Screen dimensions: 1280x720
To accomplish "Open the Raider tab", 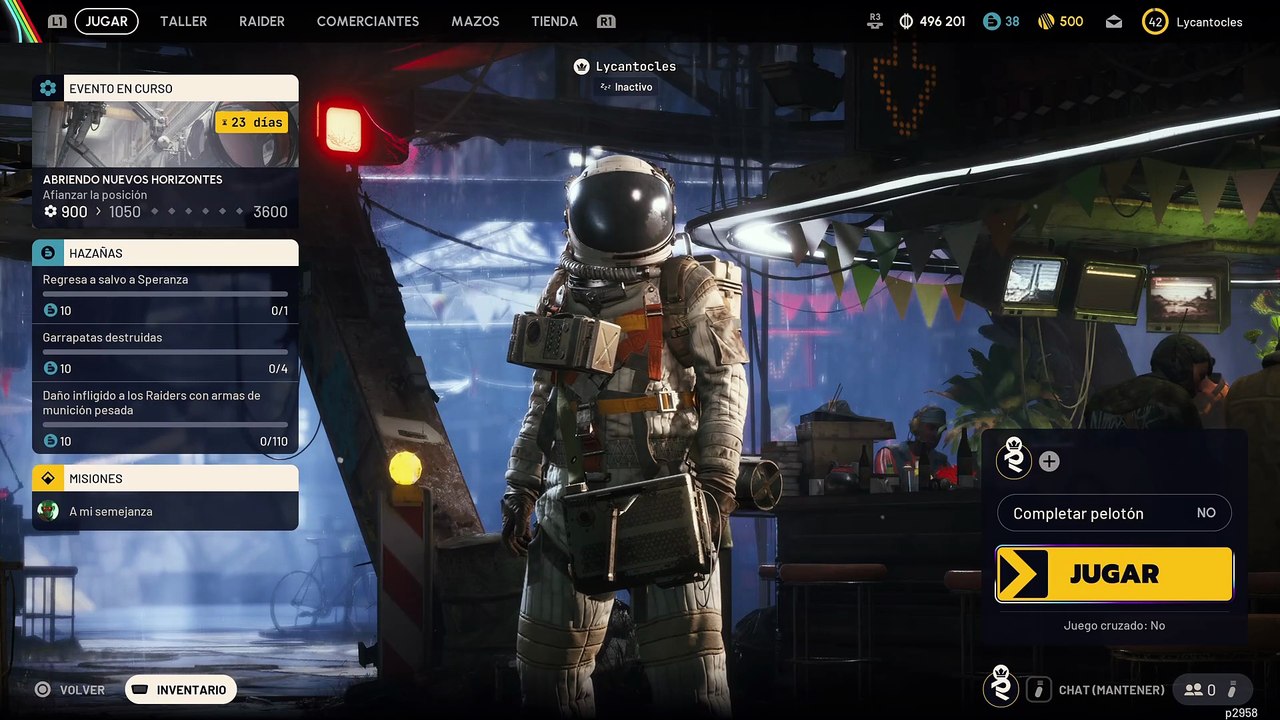I will (262, 21).
